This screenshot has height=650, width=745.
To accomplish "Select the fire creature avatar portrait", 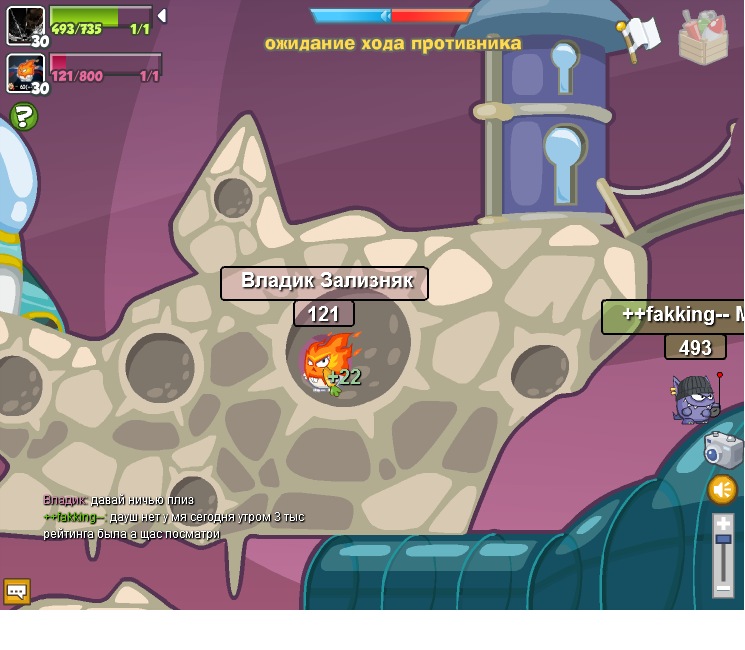I will (x=24, y=72).
